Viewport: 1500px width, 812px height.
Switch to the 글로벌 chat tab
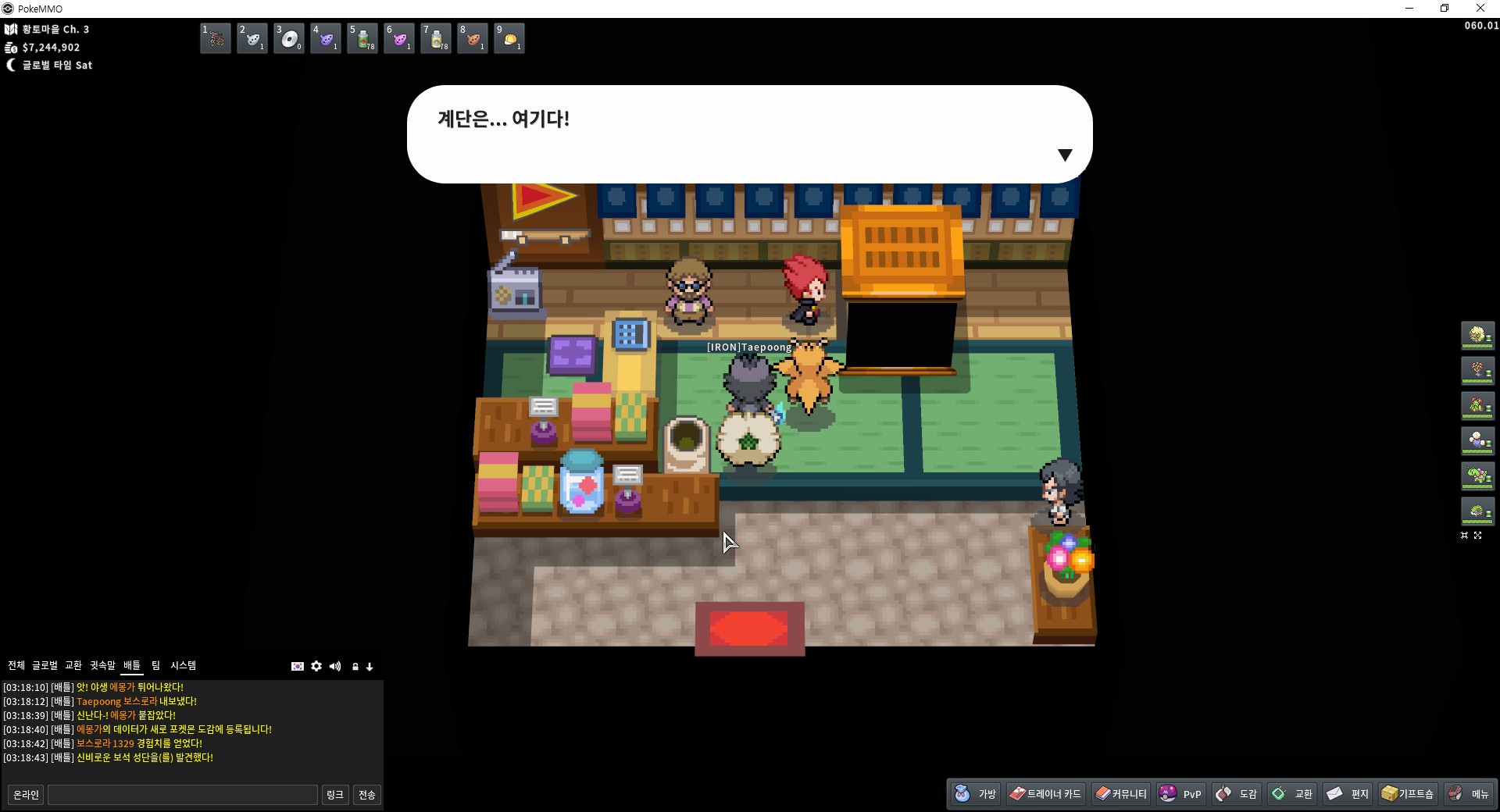click(45, 665)
